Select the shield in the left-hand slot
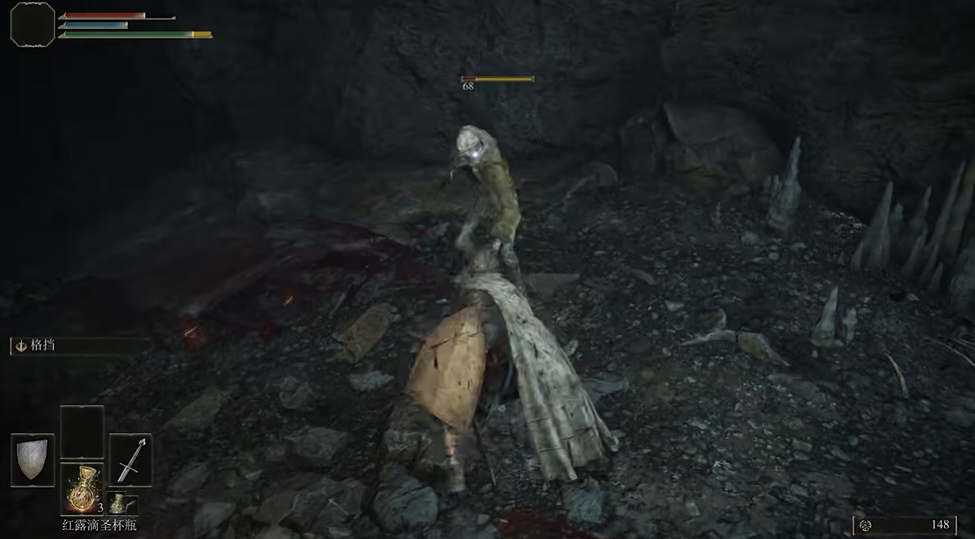975x539 pixels. pyautogui.click(x=33, y=459)
